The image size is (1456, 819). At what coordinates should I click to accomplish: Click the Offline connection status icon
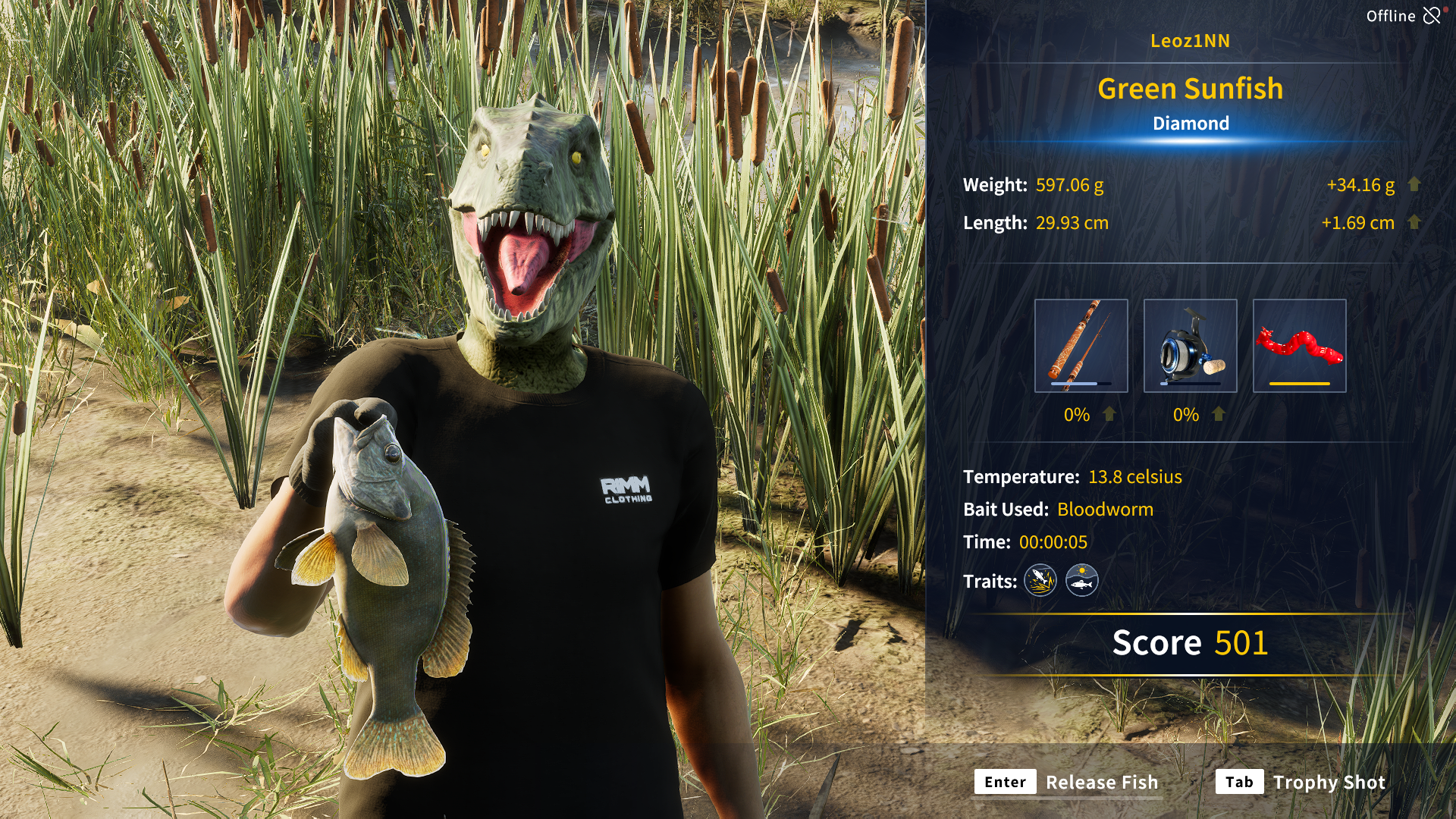tap(1431, 16)
